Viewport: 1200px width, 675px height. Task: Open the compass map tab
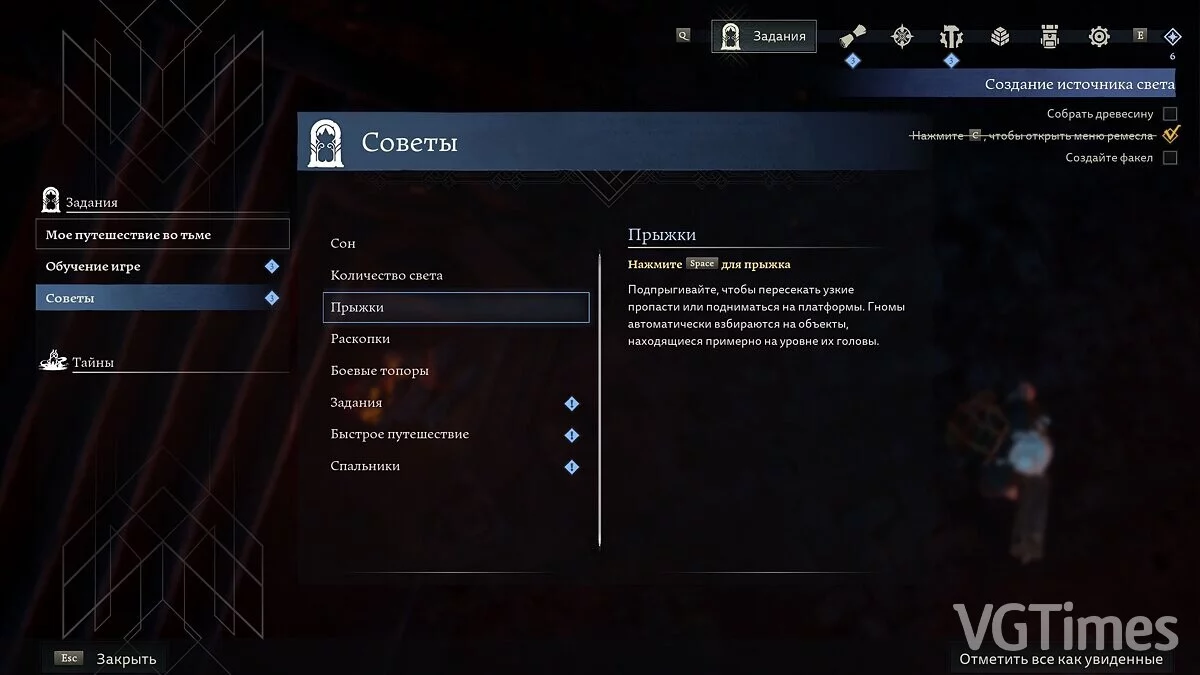(902, 37)
